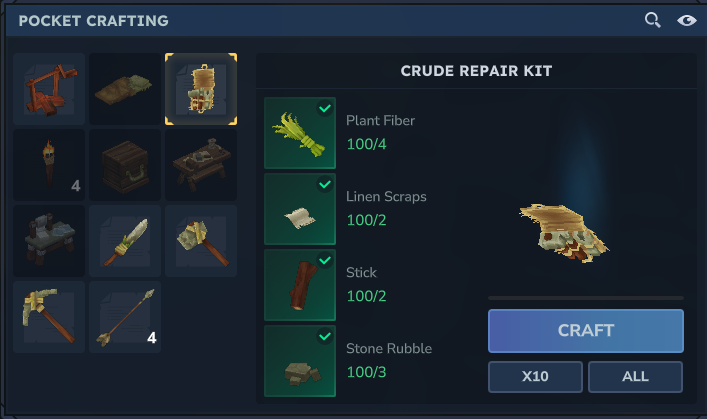Choose the bedroll recipe slot
707x419 pixels.
[125, 89]
